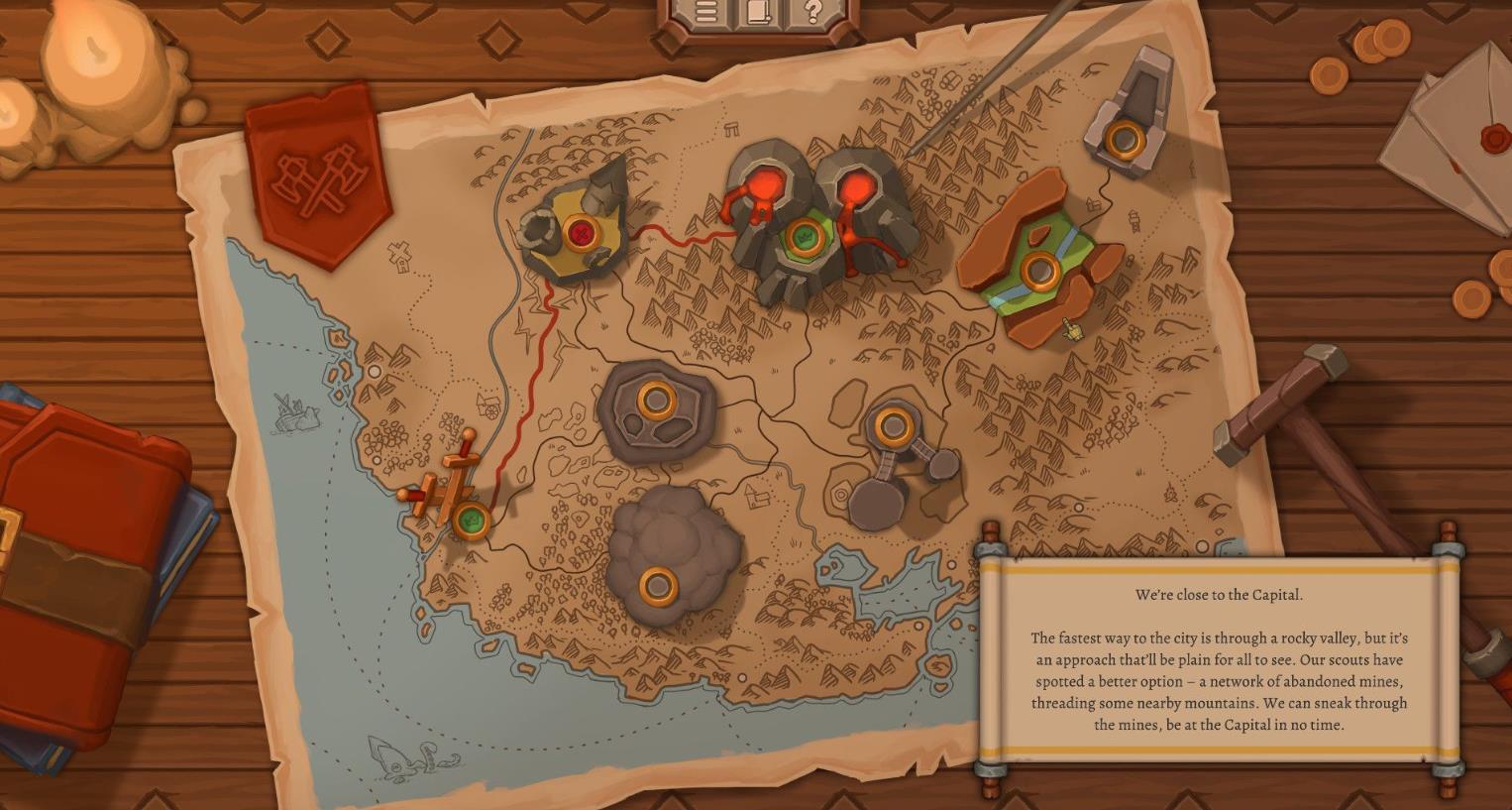The height and width of the screenshot is (810, 1512).
Task: Open the hamburger menu at the top
Action: [705, 13]
